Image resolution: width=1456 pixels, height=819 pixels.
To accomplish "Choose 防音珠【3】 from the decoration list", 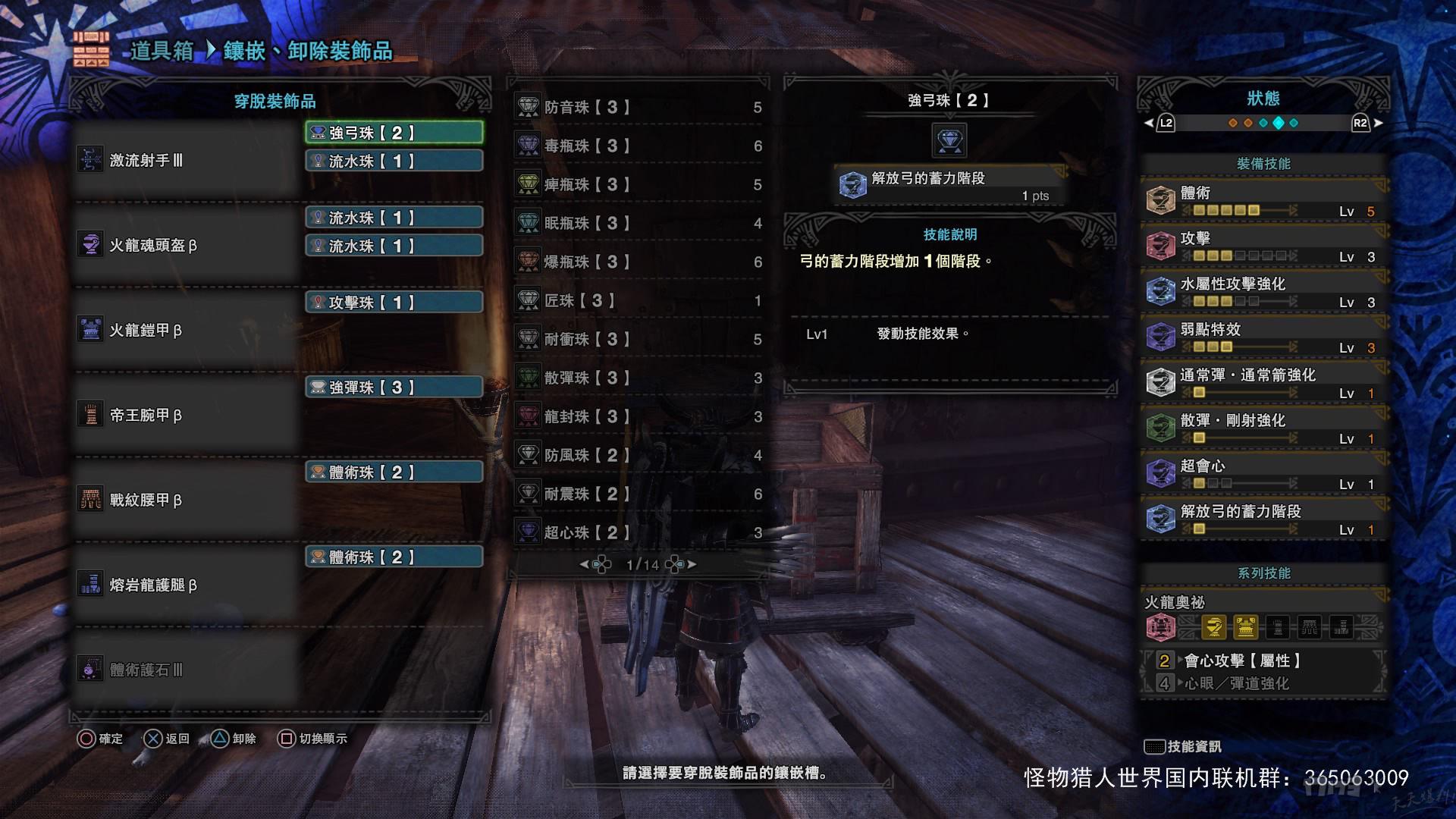I will pos(639,107).
